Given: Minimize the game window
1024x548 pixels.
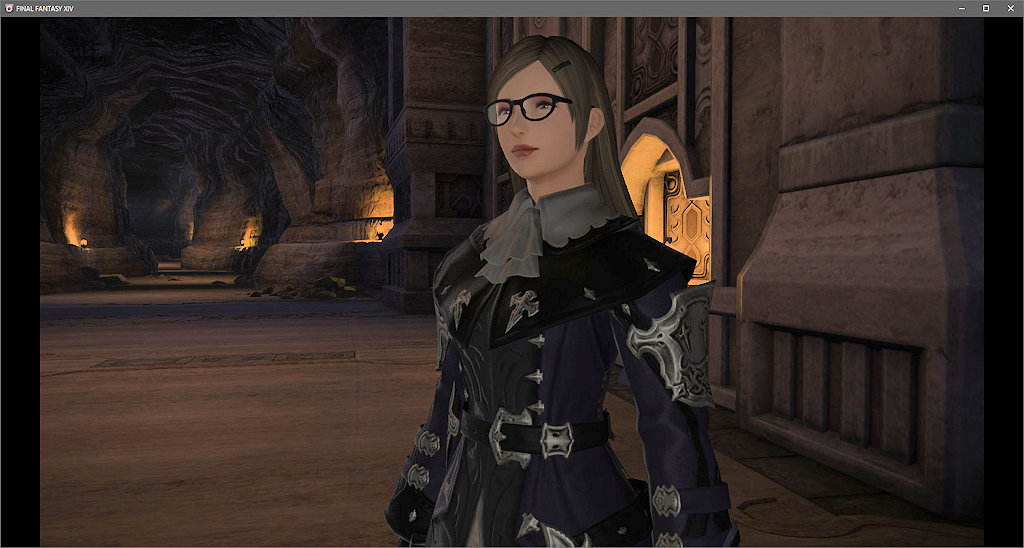Looking at the screenshot, I should coord(959,8).
